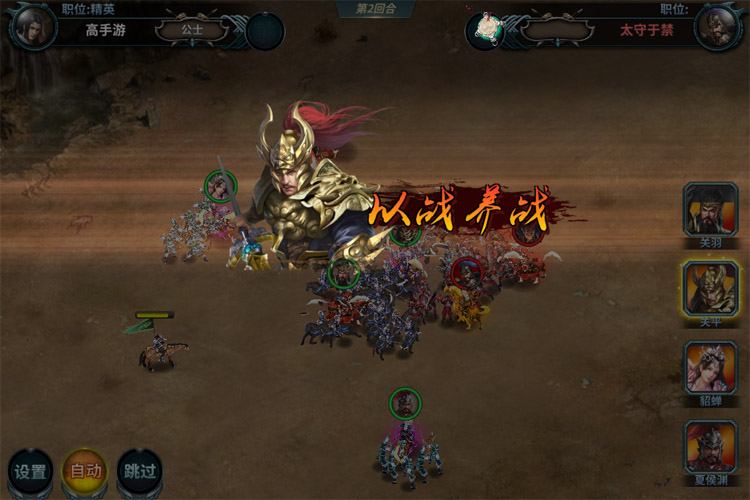Skip the battle with 跳过
The image size is (750, 500).
pos(138,472)
